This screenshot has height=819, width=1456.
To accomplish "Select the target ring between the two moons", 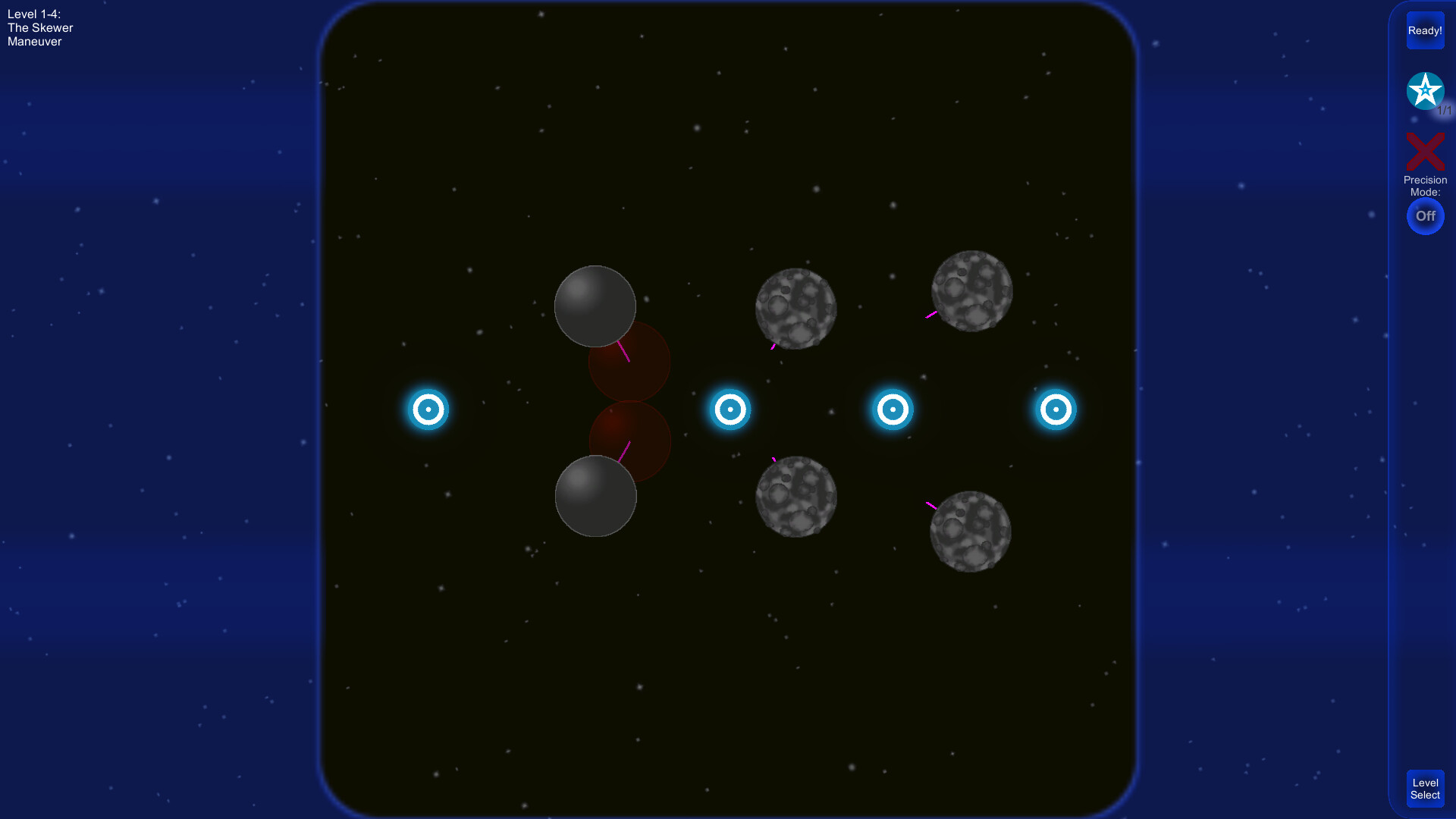I will click(730, 409).
